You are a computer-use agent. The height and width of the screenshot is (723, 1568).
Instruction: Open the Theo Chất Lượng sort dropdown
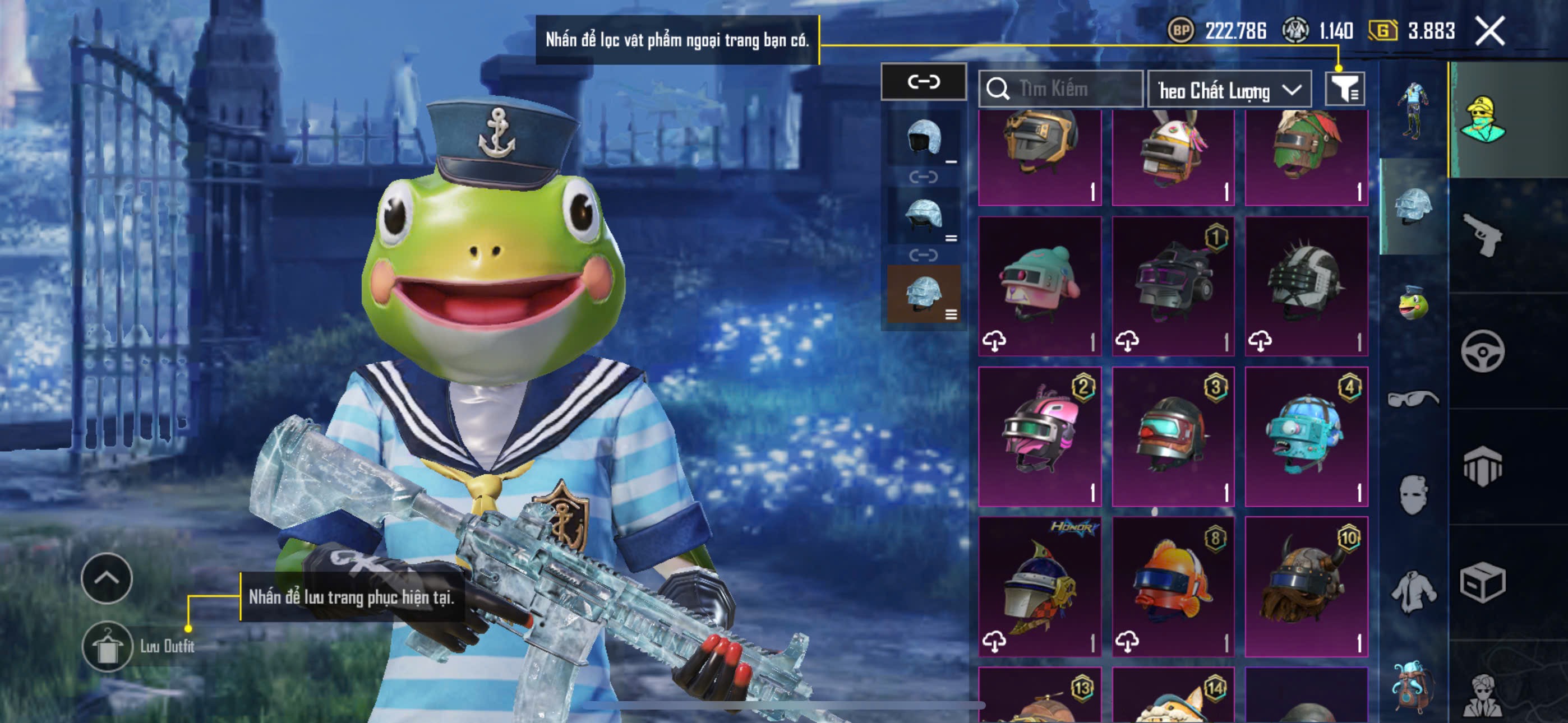[x=1228, y=90]
